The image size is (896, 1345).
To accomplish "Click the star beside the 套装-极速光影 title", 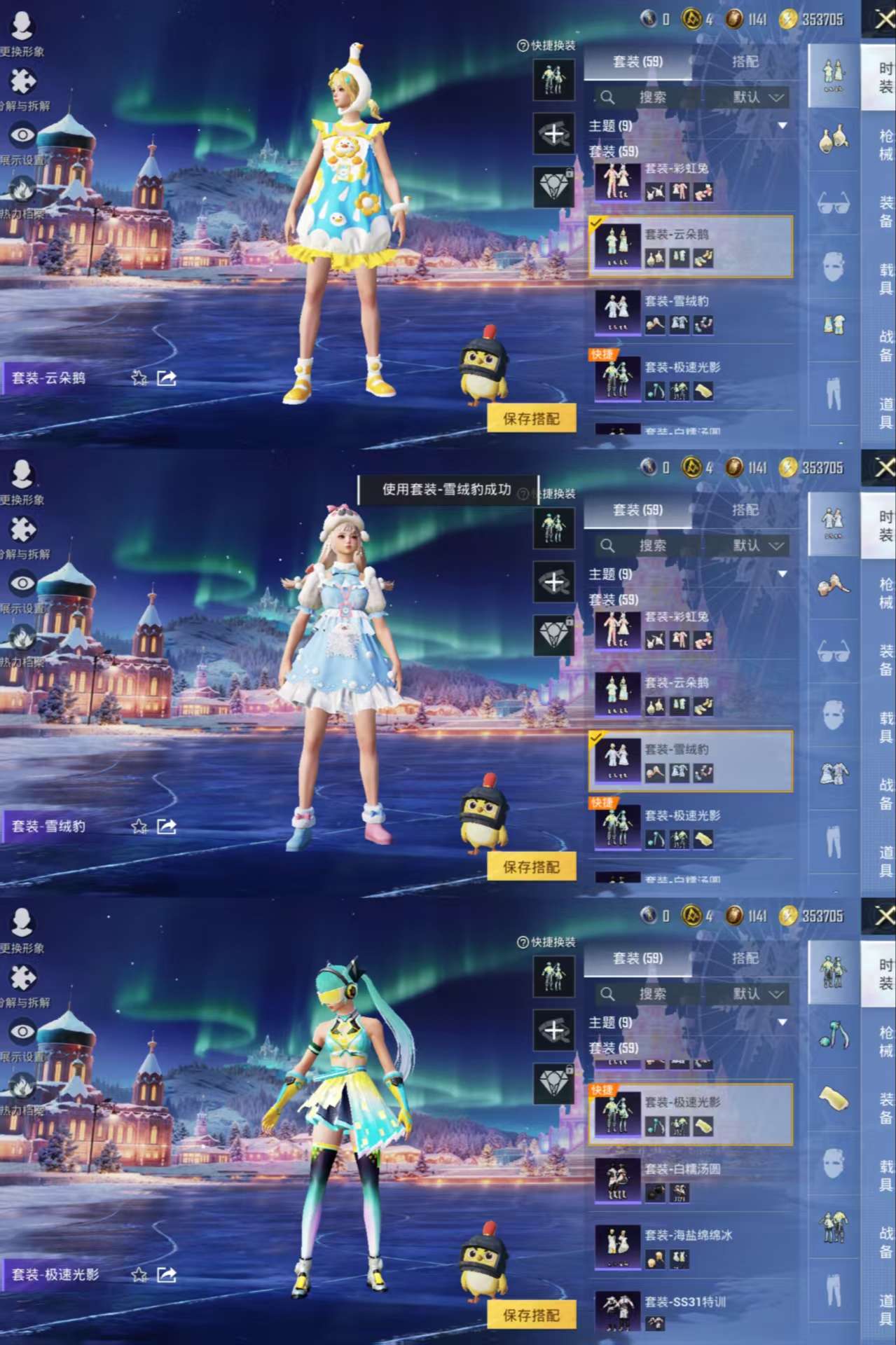I will [x=139, y=1274].
